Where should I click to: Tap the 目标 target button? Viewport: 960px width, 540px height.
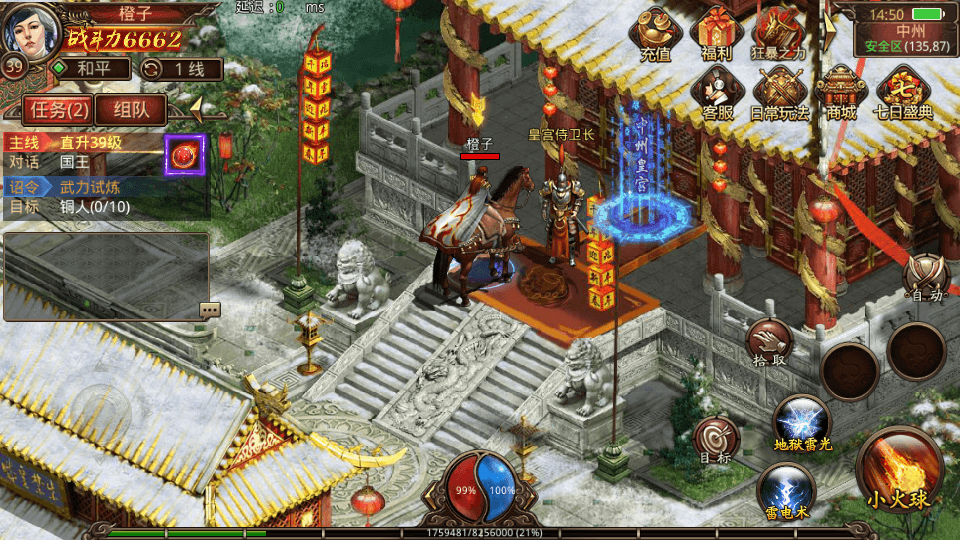717,440
